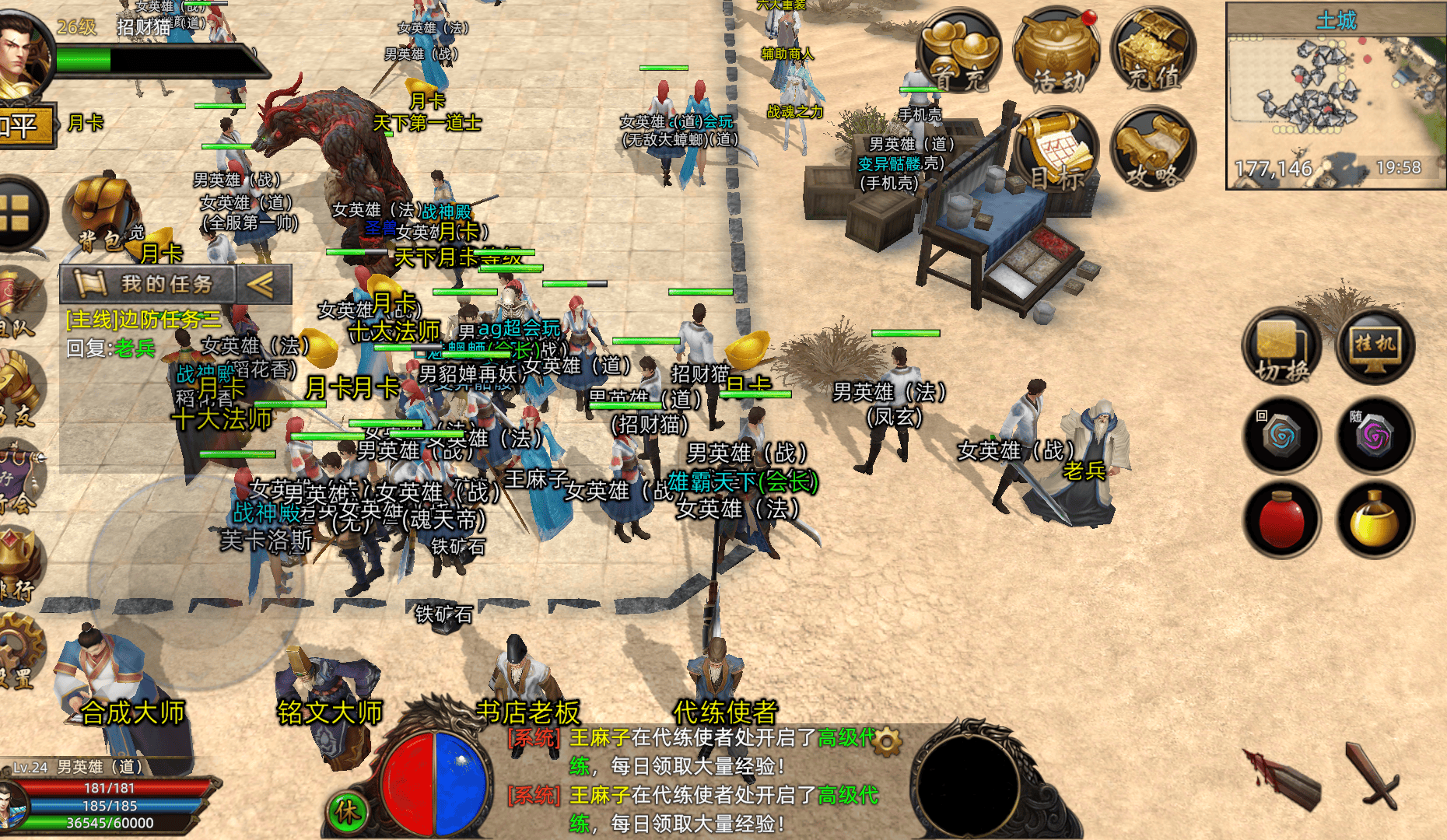Use the 随 random teleport scroll icon

1375,435
